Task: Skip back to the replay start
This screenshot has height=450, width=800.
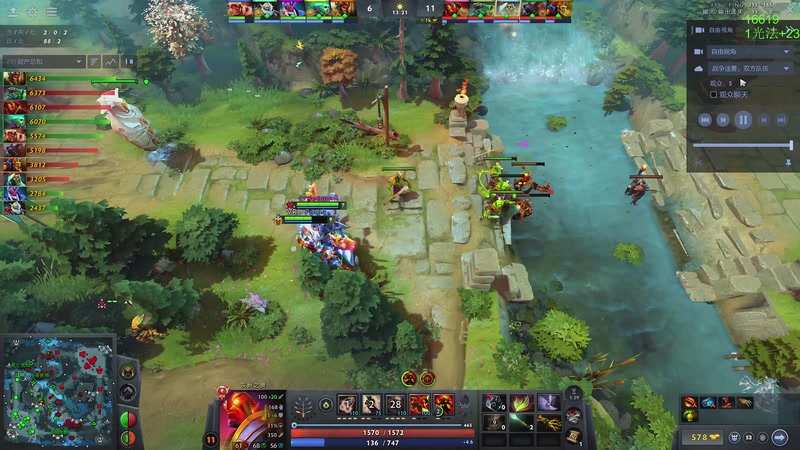Action: pos(705,119)
